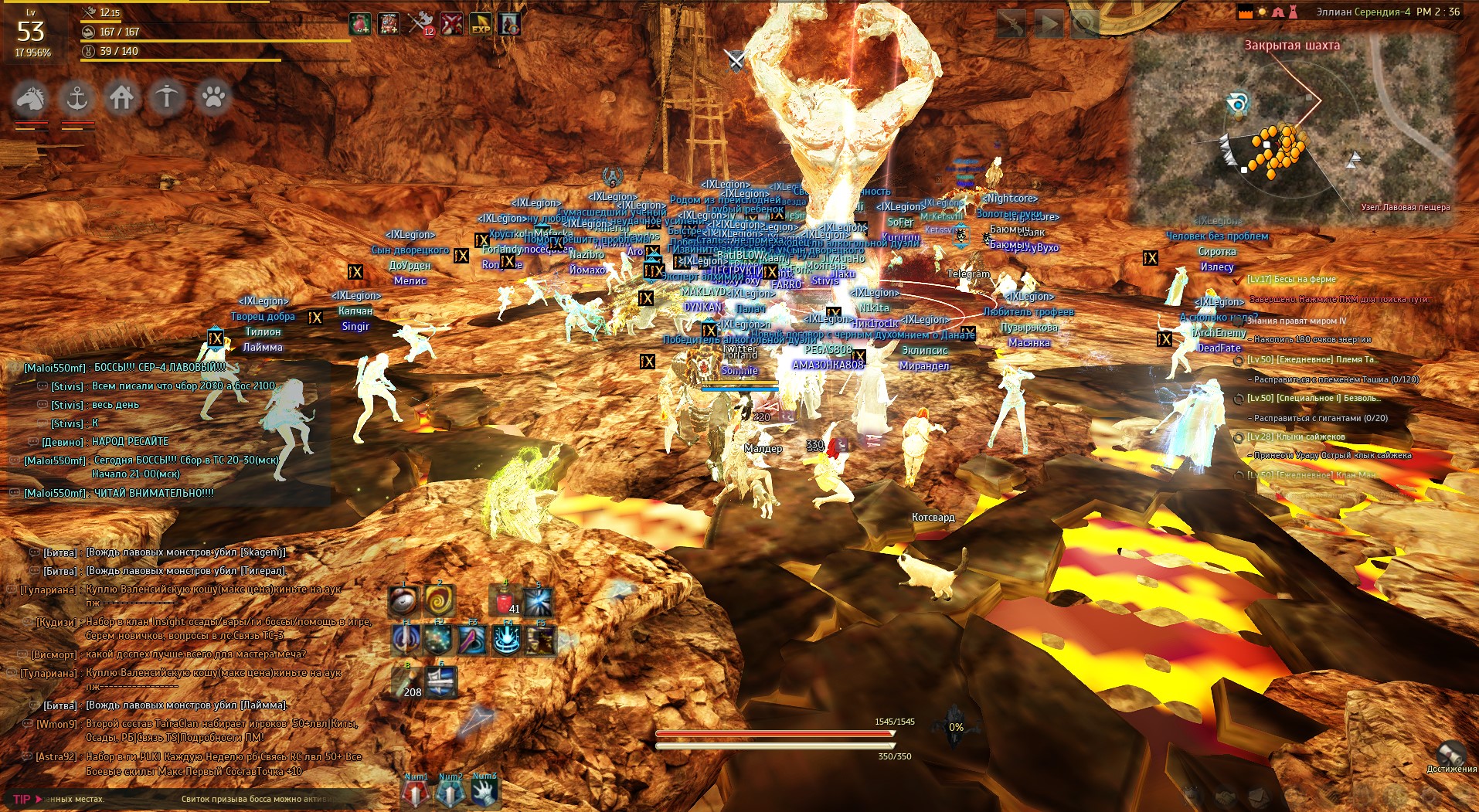
Task: Open the horse mount icon
Action: pyautogui.click(x=30, y=98)
